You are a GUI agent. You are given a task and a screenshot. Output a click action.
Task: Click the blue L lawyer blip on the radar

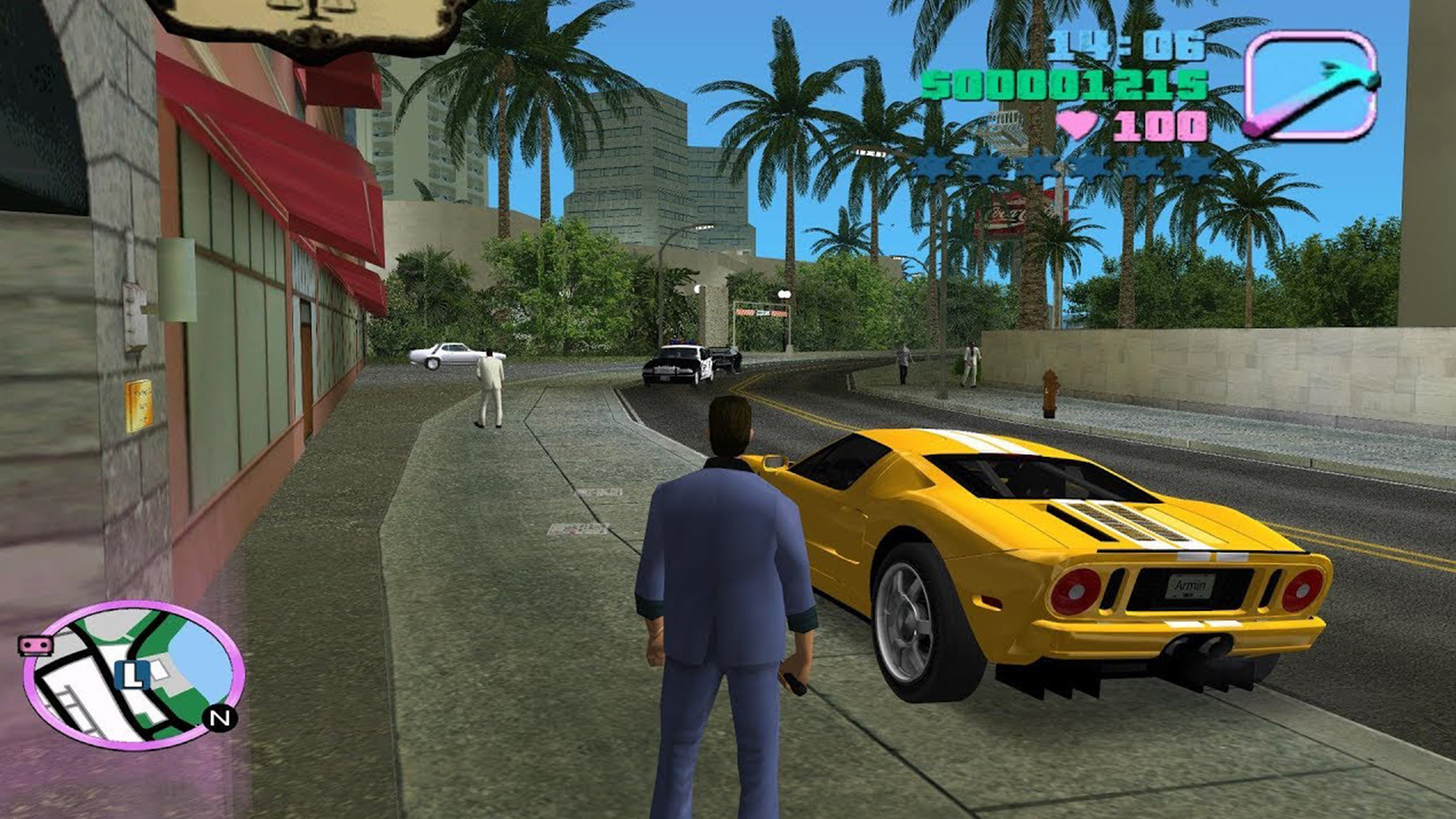click(x=133, y=675)
